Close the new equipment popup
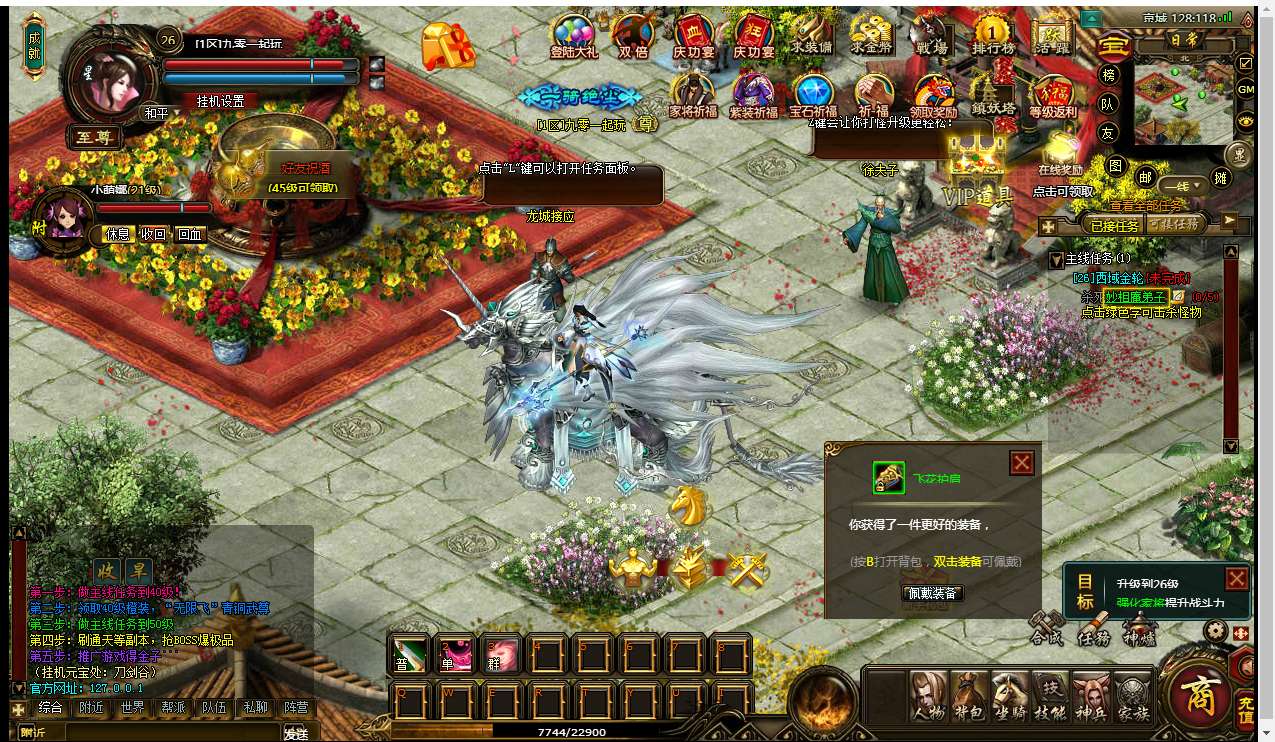 tap(1021, 463)
